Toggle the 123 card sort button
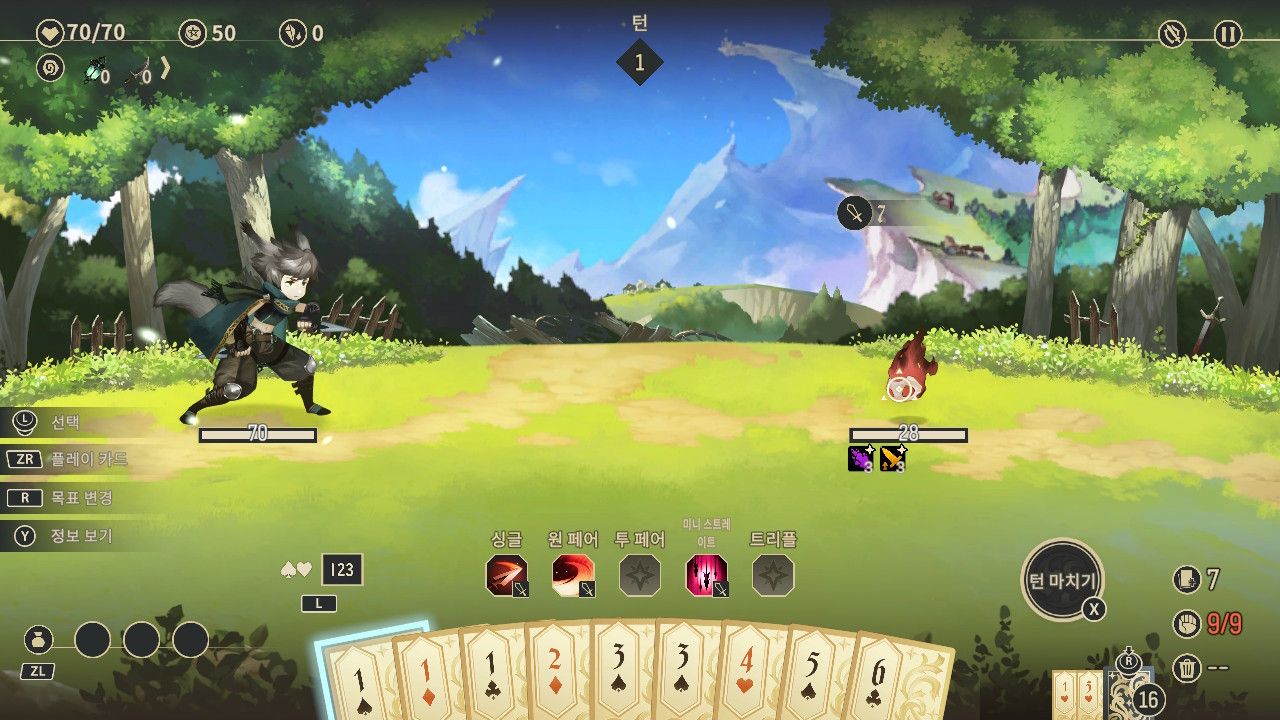 pyautogui.click(x=341, y=570)
